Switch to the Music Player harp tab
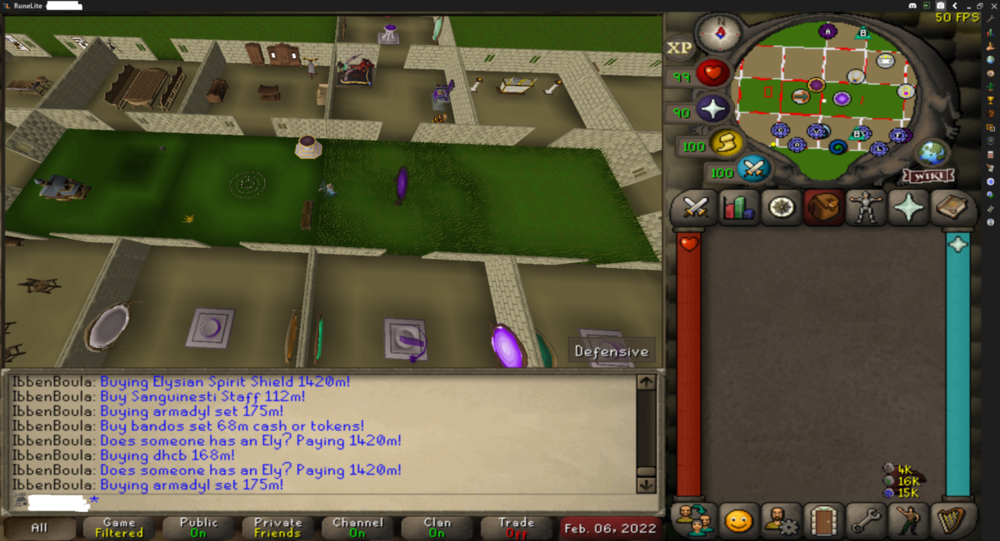The image size is (1000, 541). tap(951, 521)
